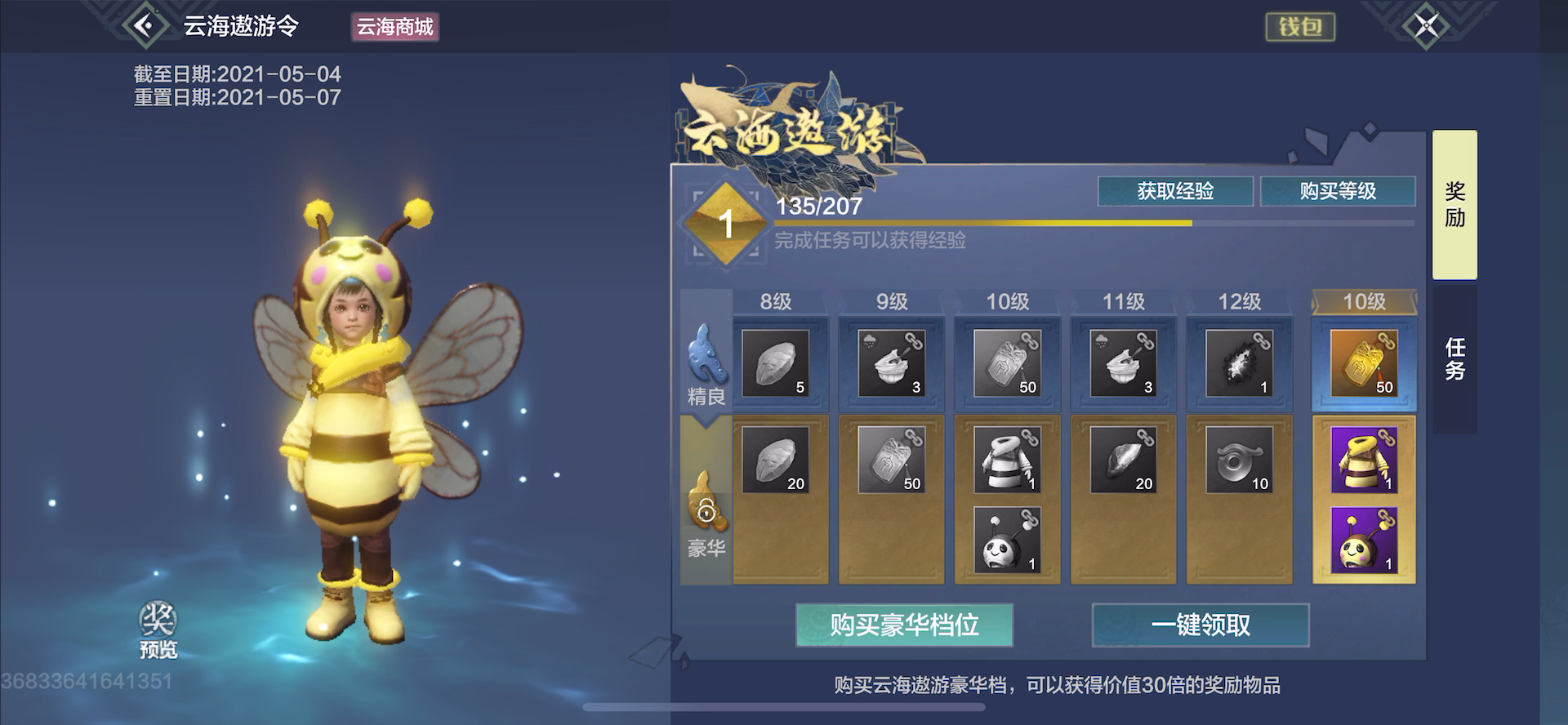Click the 购买等级 button
The image size is (1568, 725).
point(1338,191)
